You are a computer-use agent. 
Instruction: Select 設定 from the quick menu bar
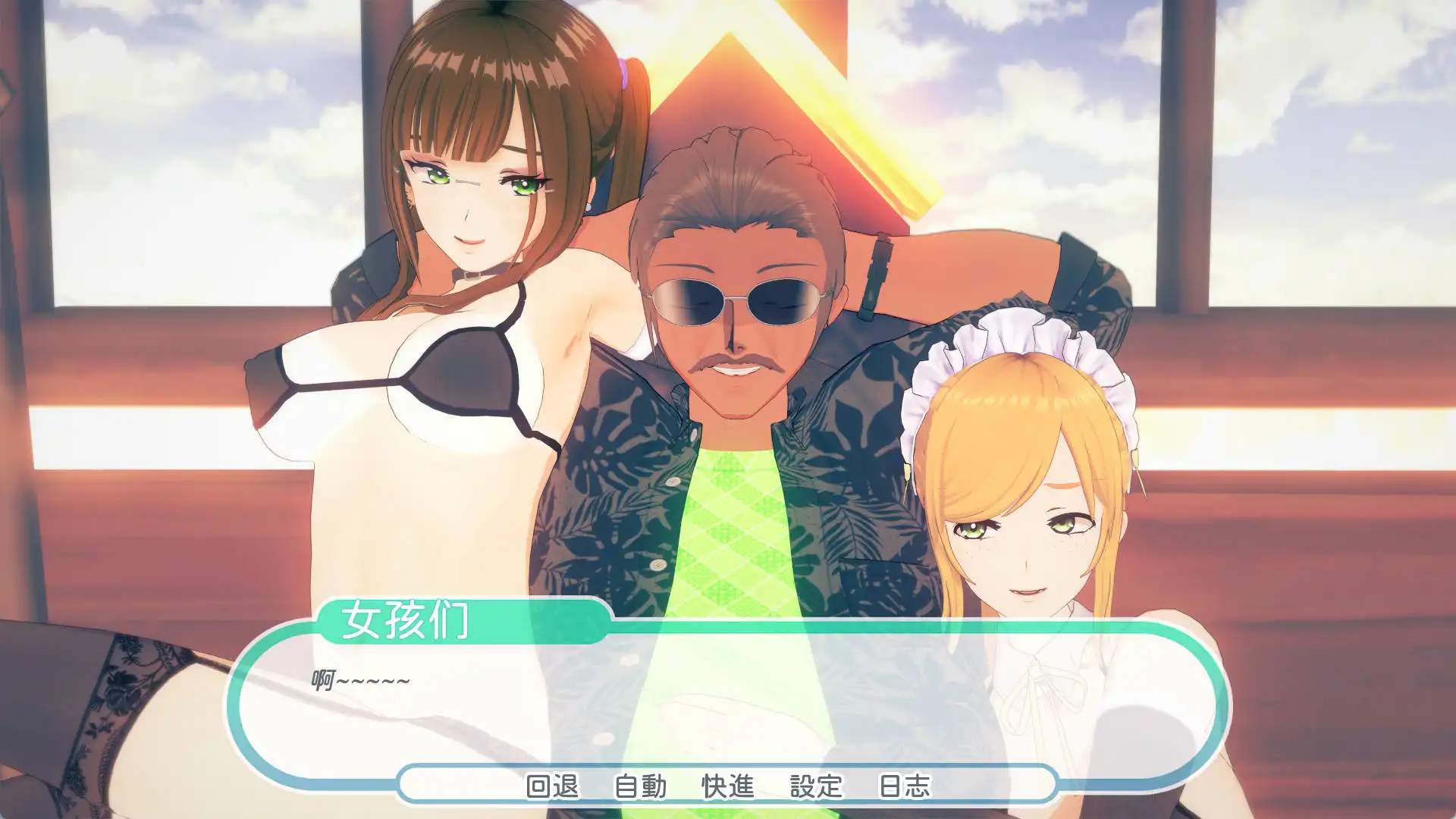point(814,786)
